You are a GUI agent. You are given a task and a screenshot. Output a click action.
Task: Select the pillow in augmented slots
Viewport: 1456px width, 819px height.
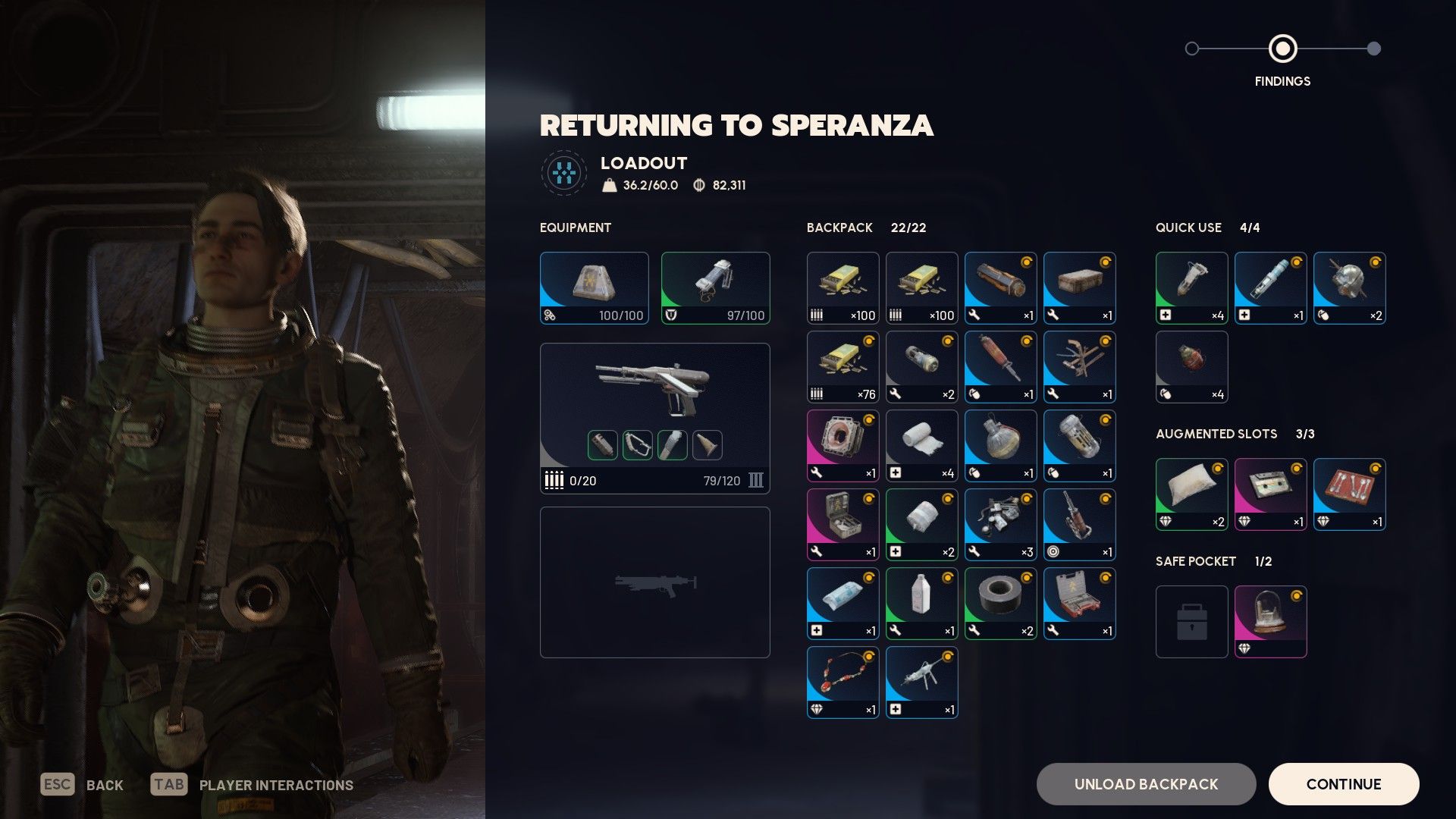[x=1191, y=494]
